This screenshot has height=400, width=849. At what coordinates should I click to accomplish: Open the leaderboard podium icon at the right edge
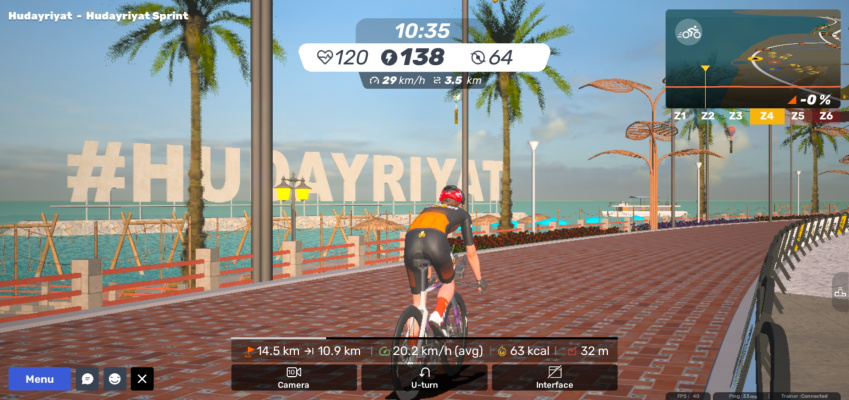click(x=839, y=291)
